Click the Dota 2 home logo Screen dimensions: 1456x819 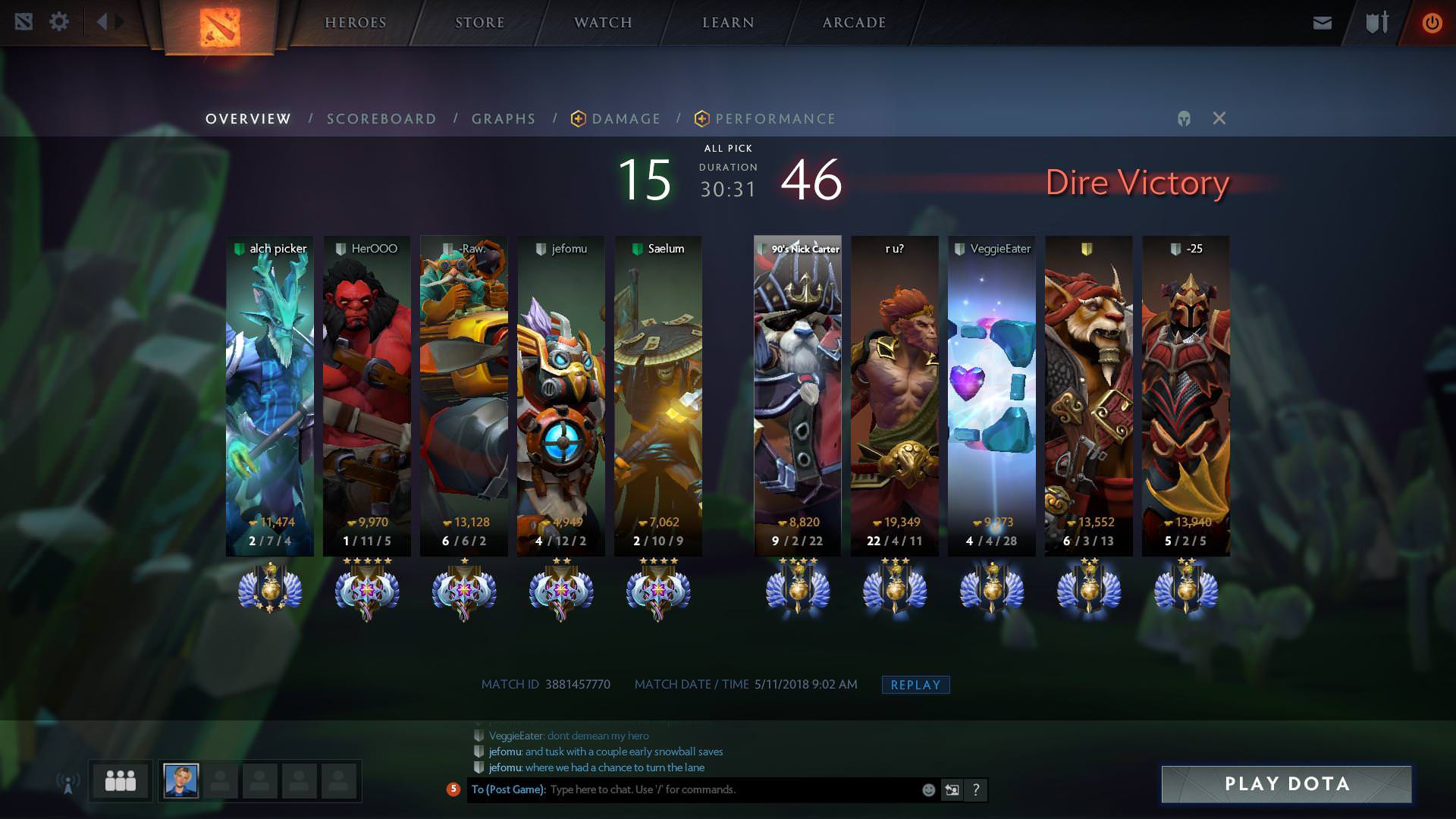[x=220, y=27]
